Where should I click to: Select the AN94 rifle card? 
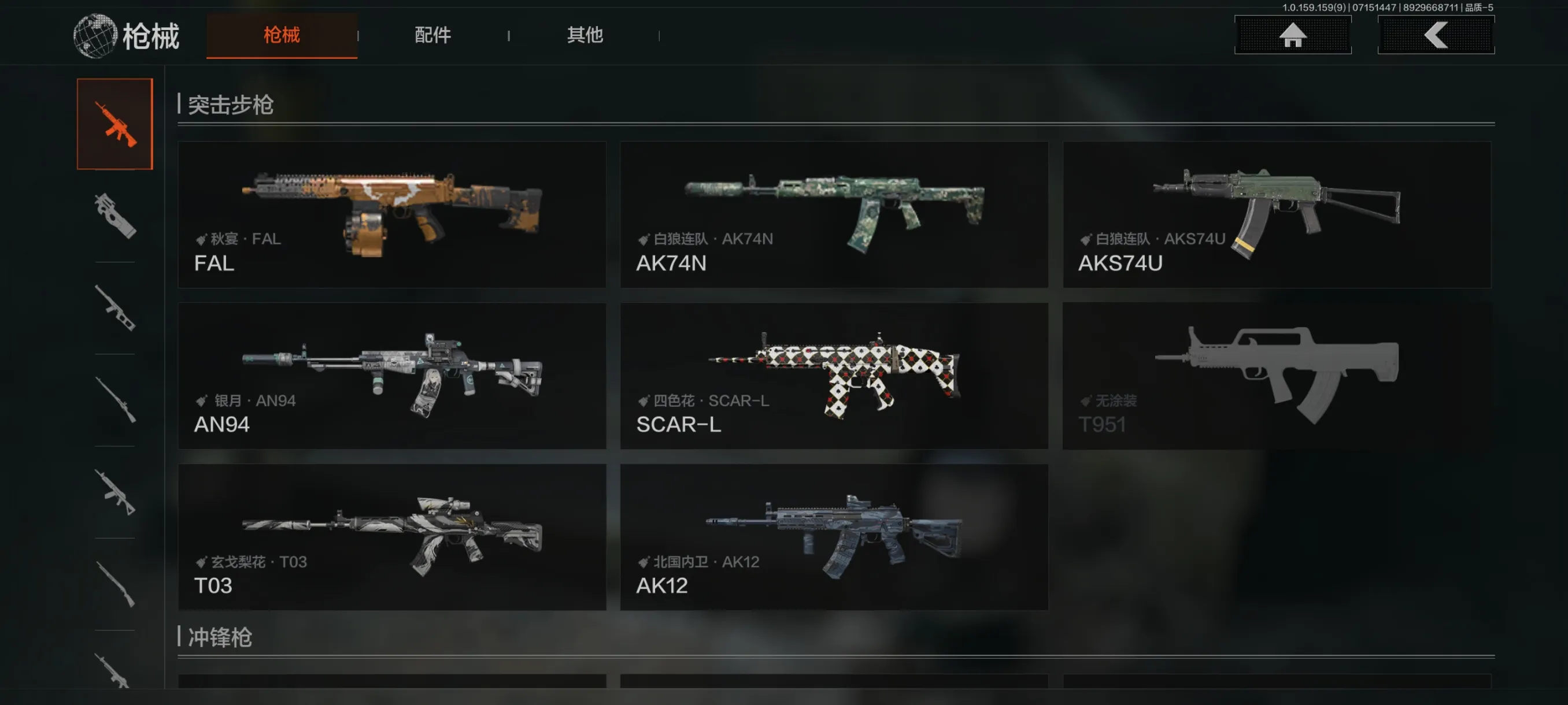391,375
